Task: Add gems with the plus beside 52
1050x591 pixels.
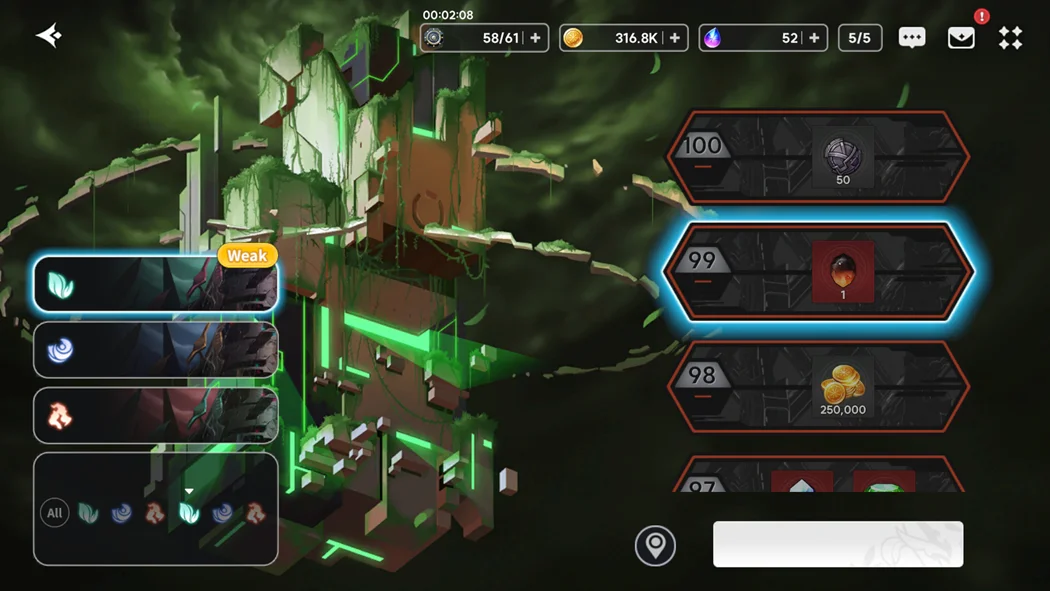Action: (x=814, y=38)
